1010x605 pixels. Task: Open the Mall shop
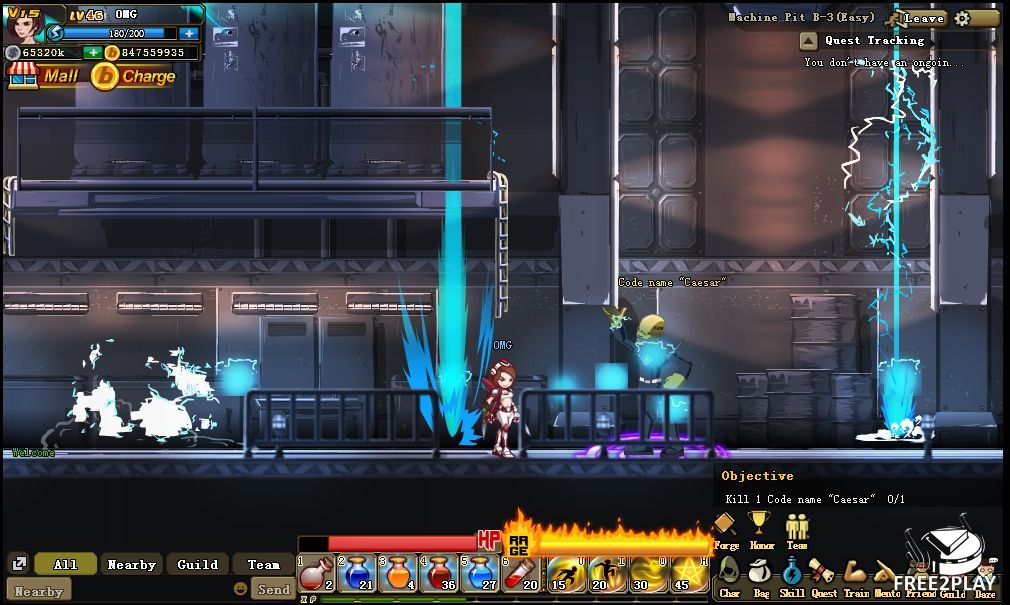pyautogui.click(x=44, y=75)
